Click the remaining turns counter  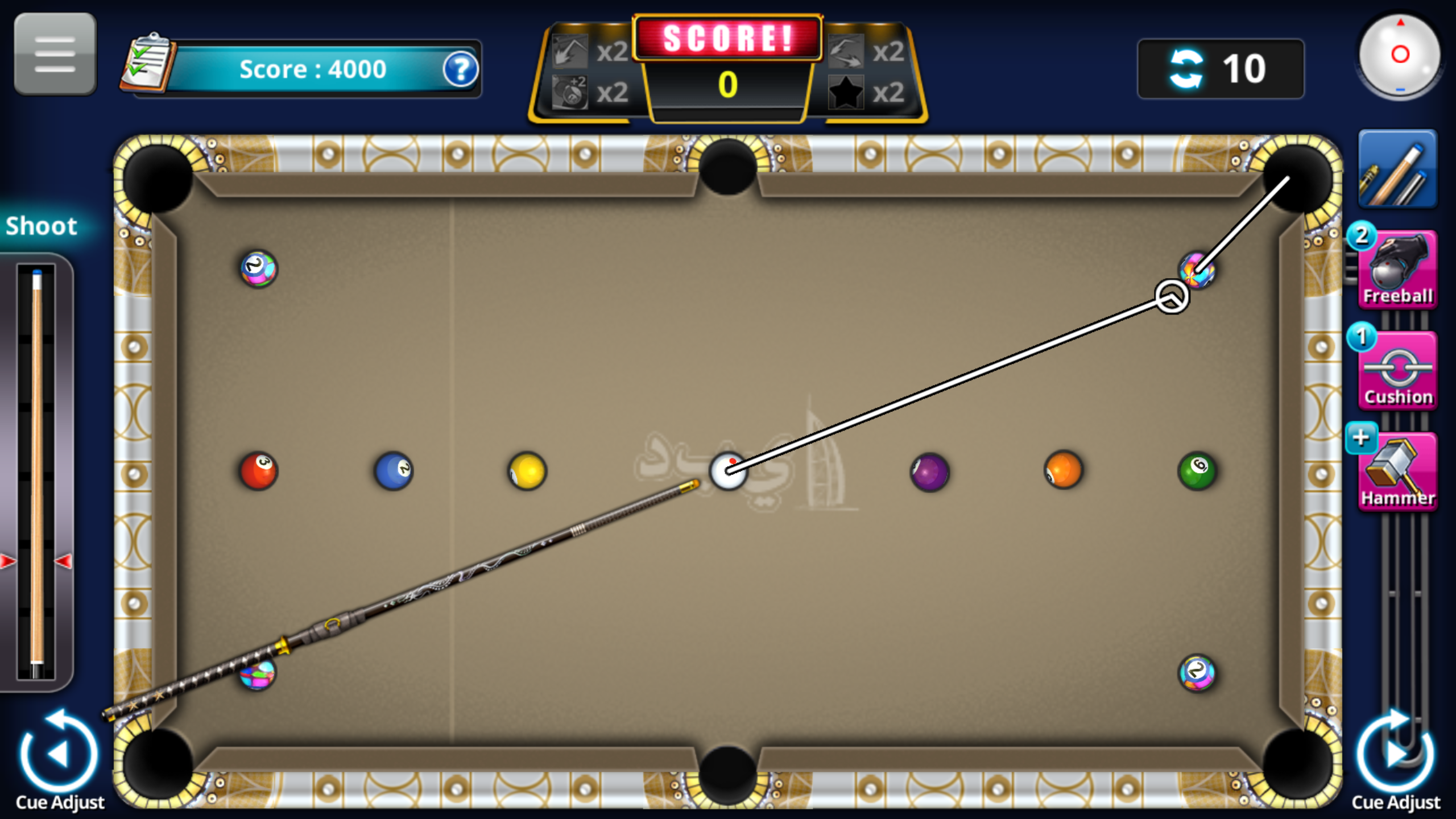(1221, 68)
